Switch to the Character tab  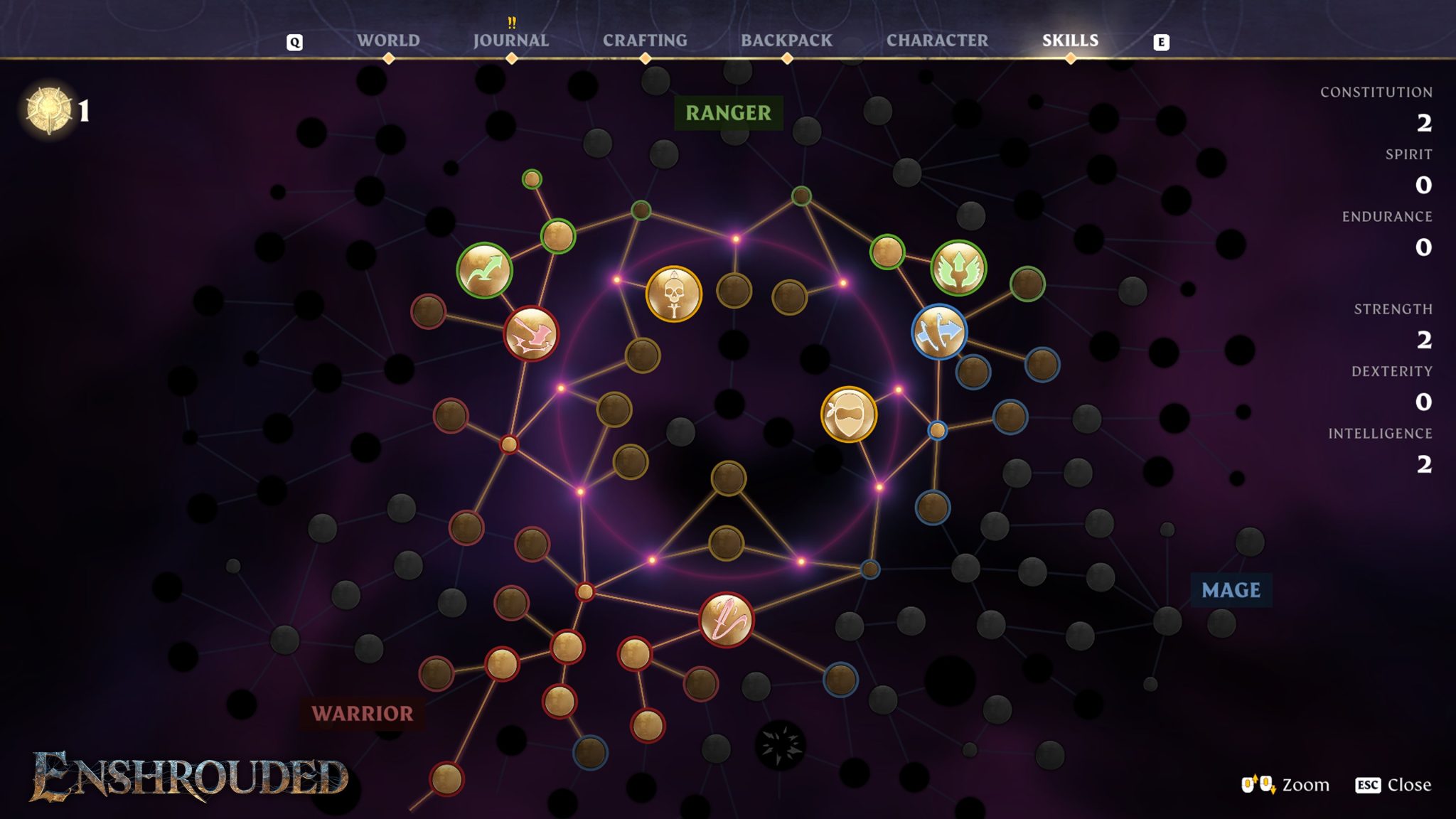(x=937, y=41)
